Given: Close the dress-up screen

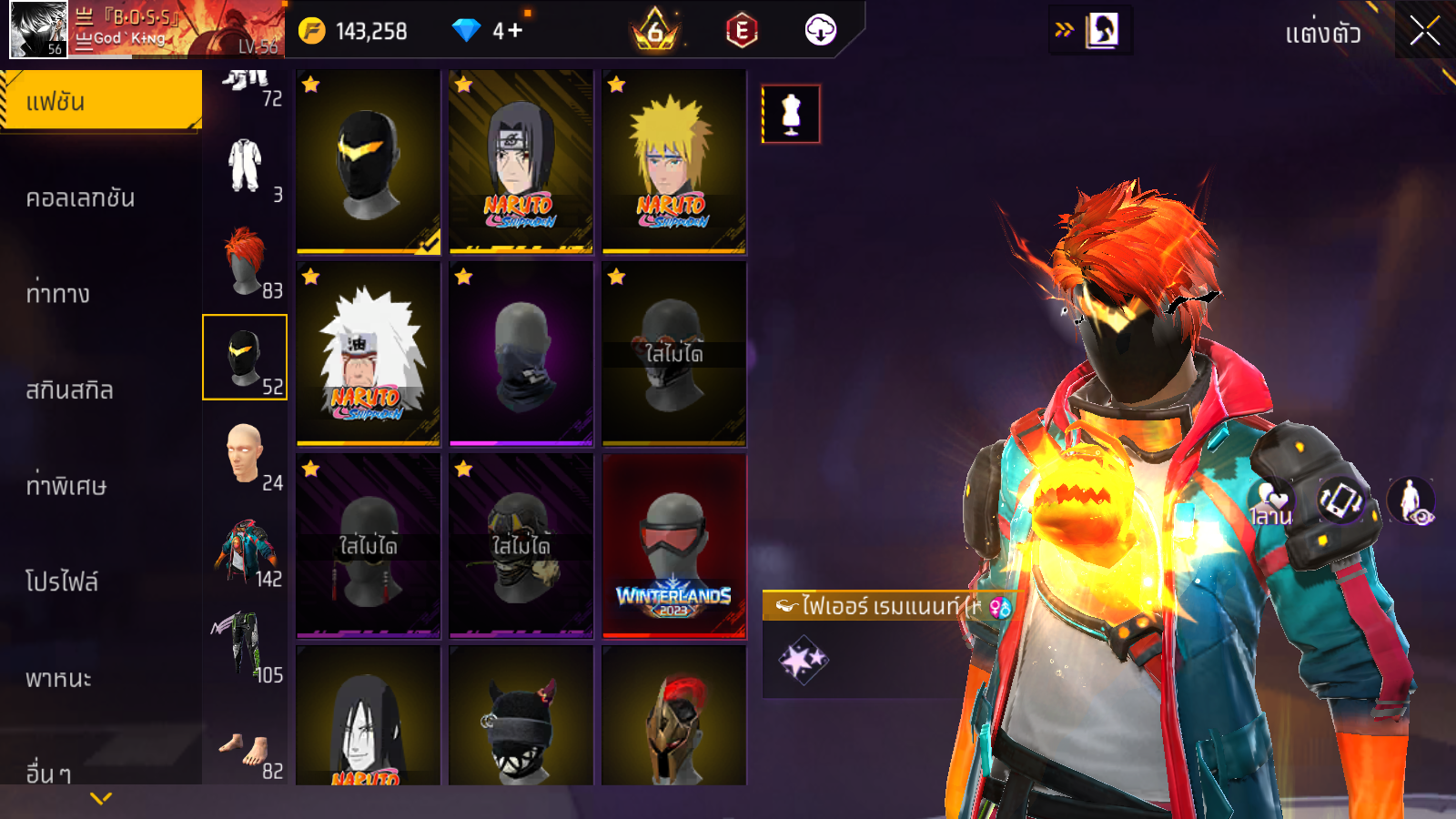Looking at the screenshot, I should [x=1424, y=31].
